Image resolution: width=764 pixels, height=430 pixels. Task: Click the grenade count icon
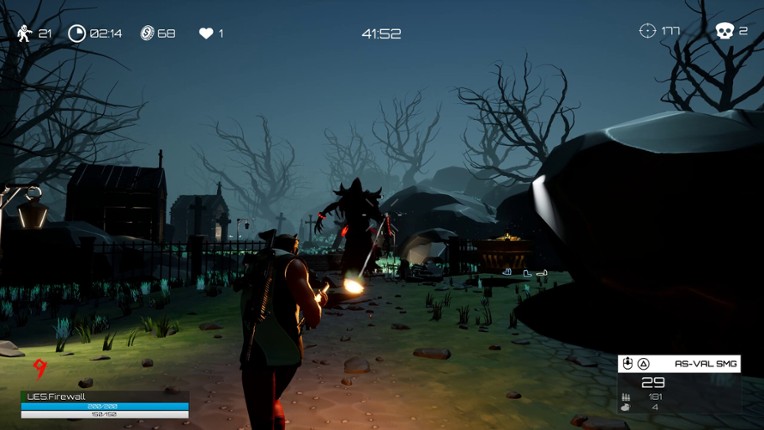pos(626,407)
